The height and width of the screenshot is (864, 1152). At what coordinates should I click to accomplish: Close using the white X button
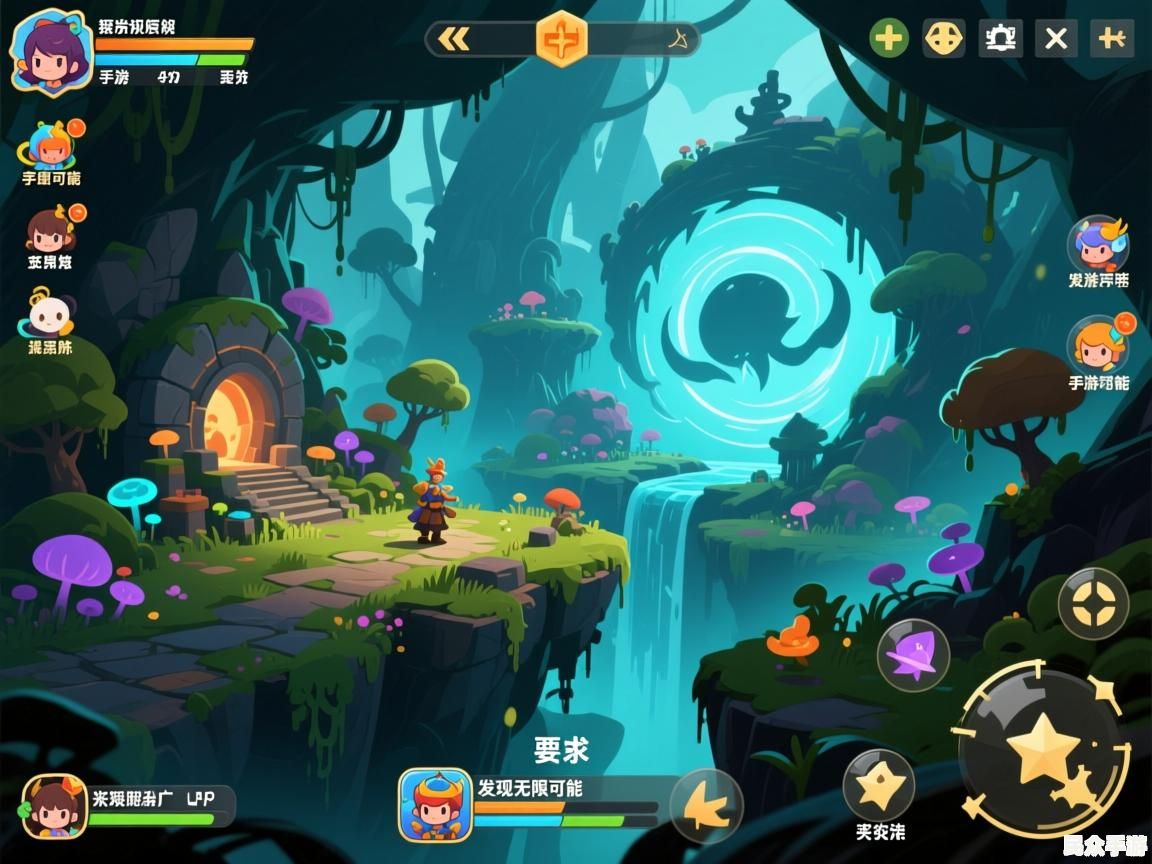coord(1056,39)
